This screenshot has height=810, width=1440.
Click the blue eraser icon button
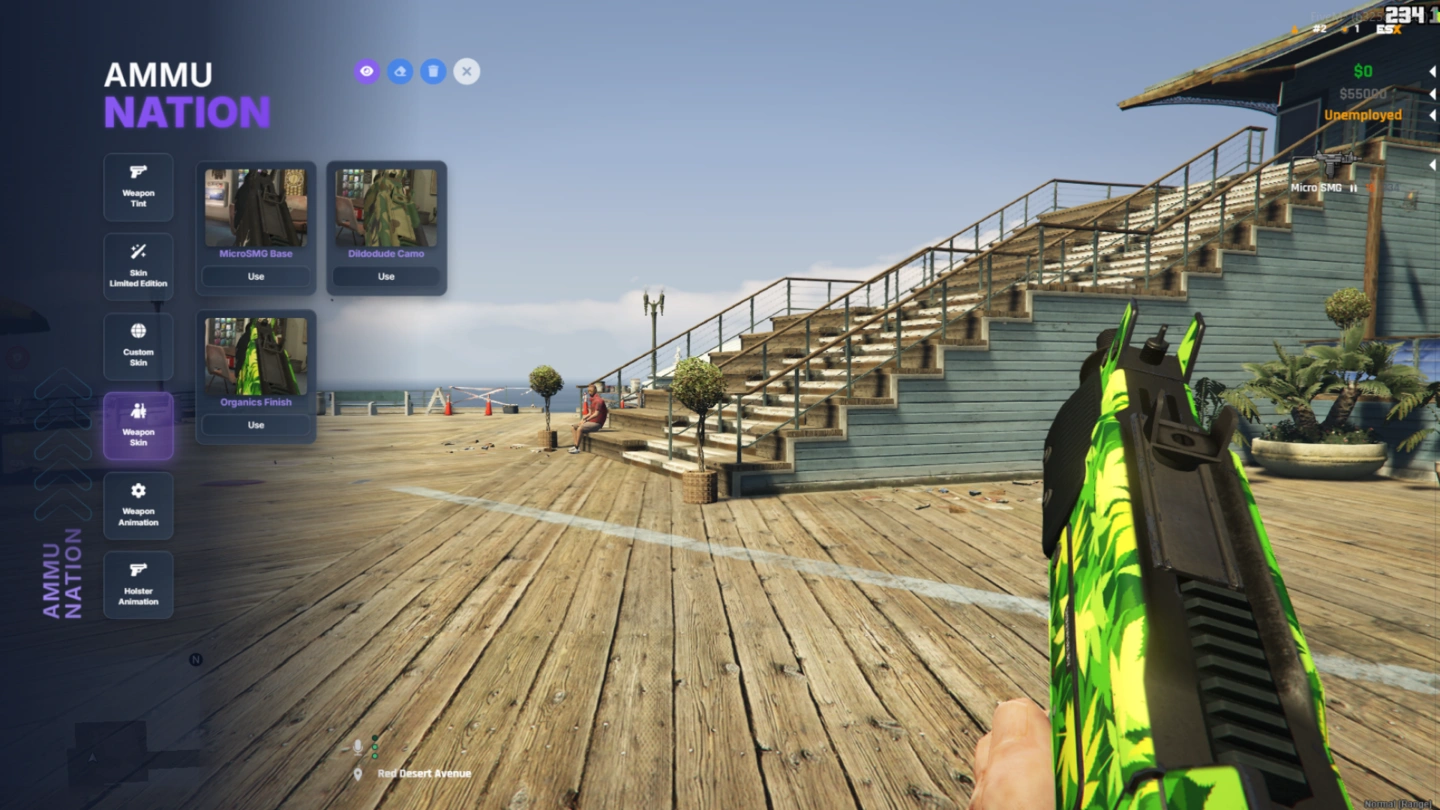click(400, 71)
